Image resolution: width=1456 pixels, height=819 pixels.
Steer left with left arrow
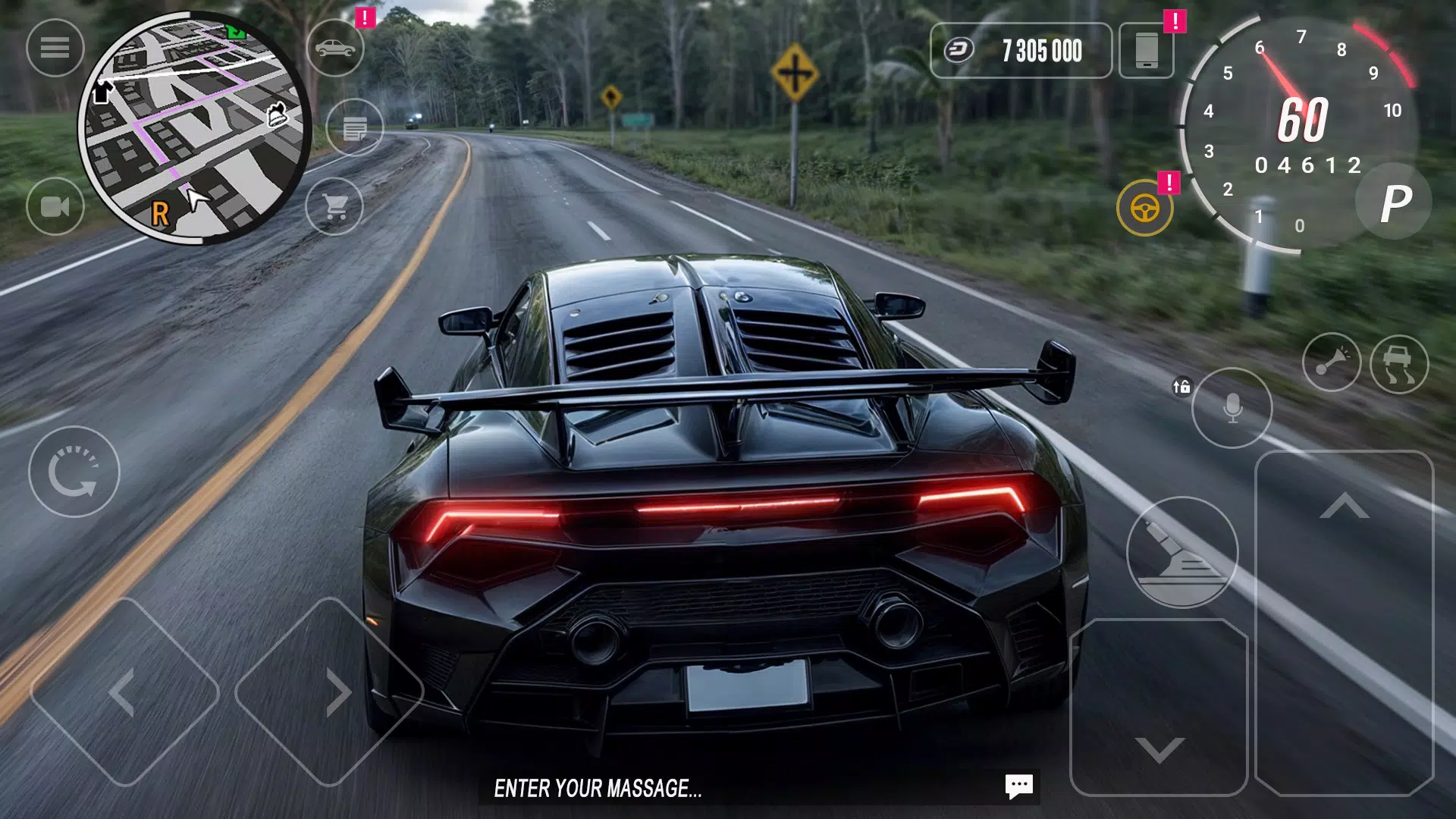pos(124,692)
